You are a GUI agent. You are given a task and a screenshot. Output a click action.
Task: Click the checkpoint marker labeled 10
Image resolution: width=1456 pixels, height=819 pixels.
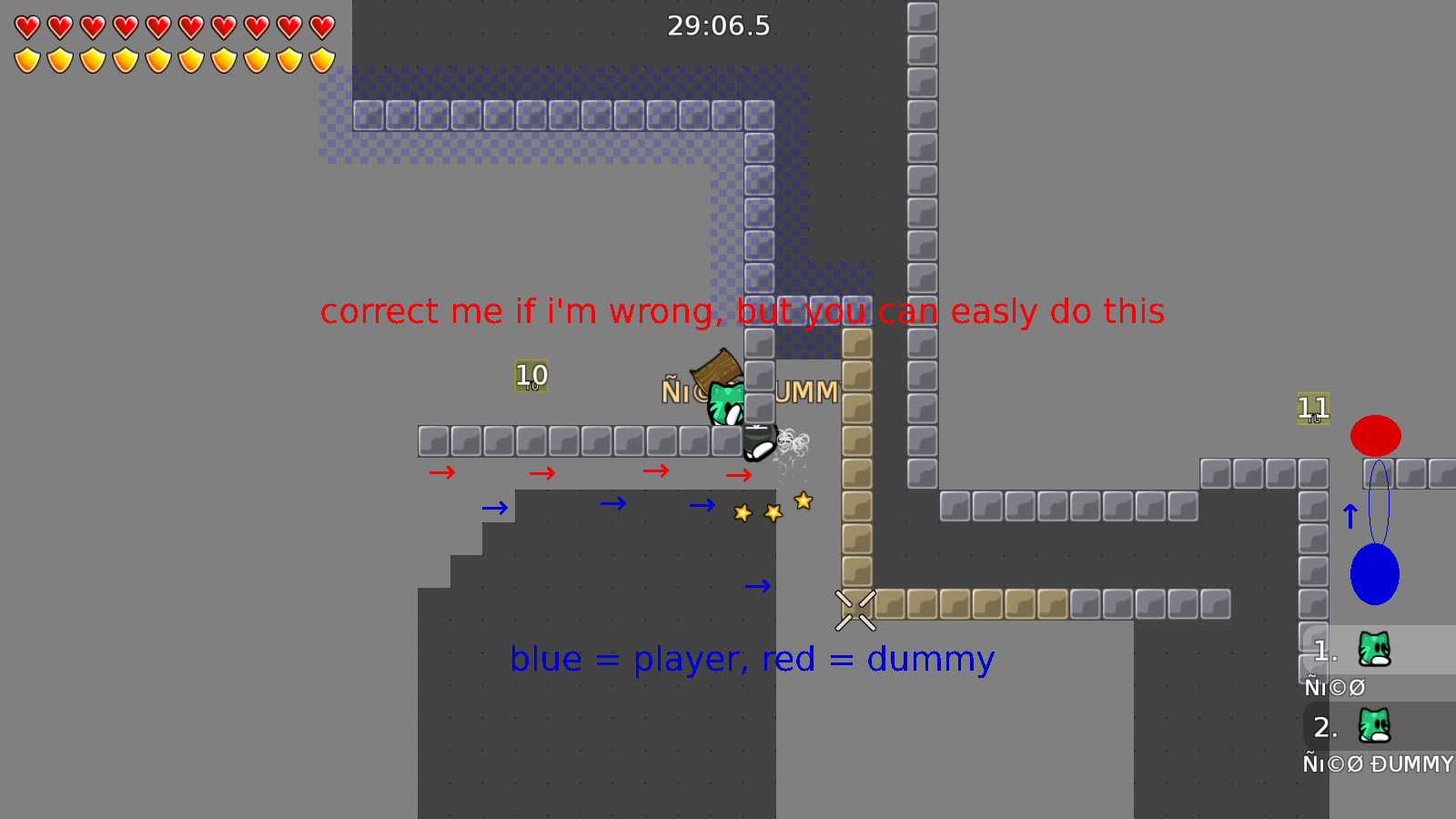tap(531, 375)
